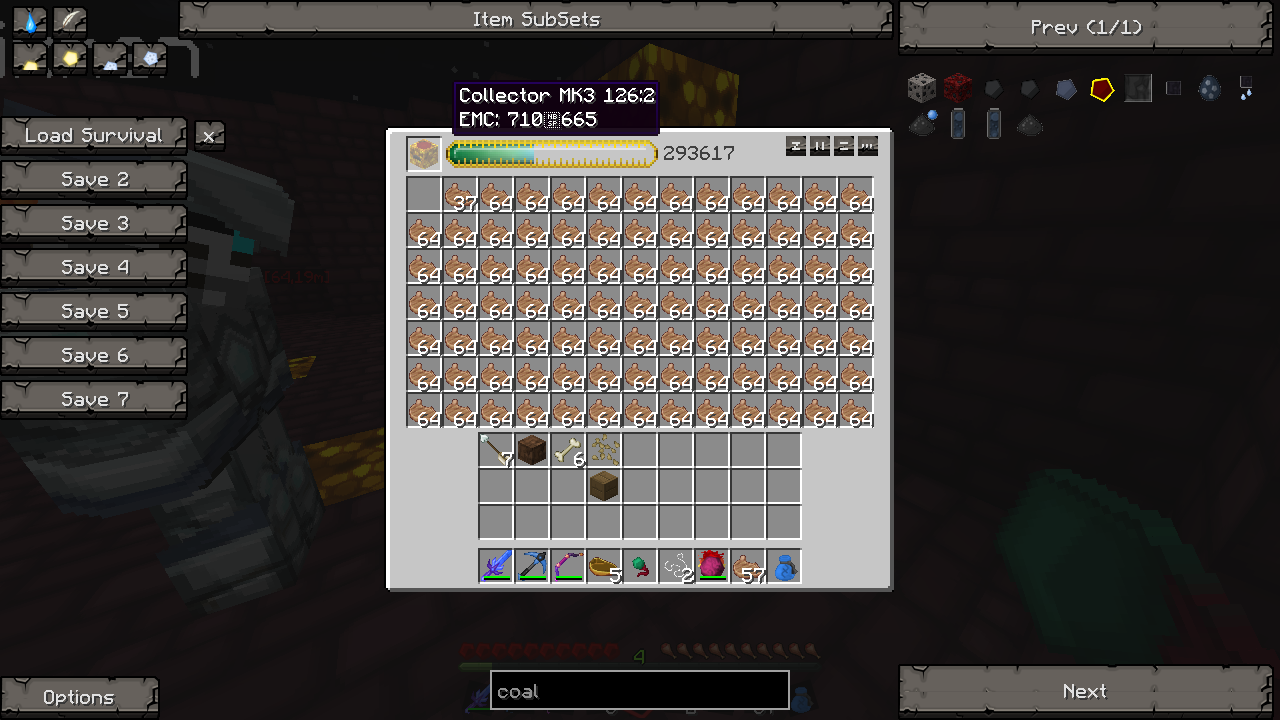Delete the Load Survival save with x
1280x720 pixels.
point(208,135)
